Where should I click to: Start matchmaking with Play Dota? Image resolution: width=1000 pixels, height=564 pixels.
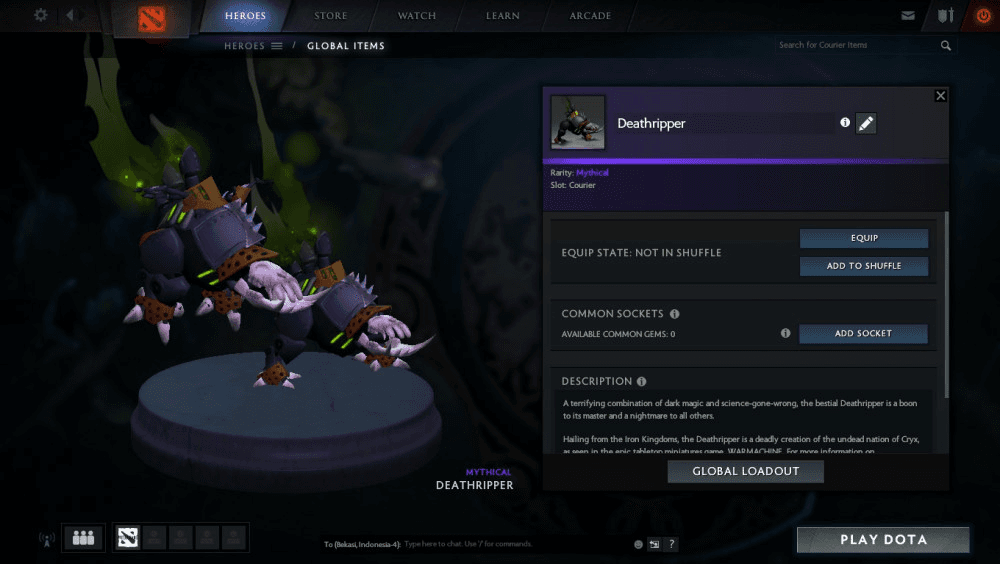click(x=883, y=540)
